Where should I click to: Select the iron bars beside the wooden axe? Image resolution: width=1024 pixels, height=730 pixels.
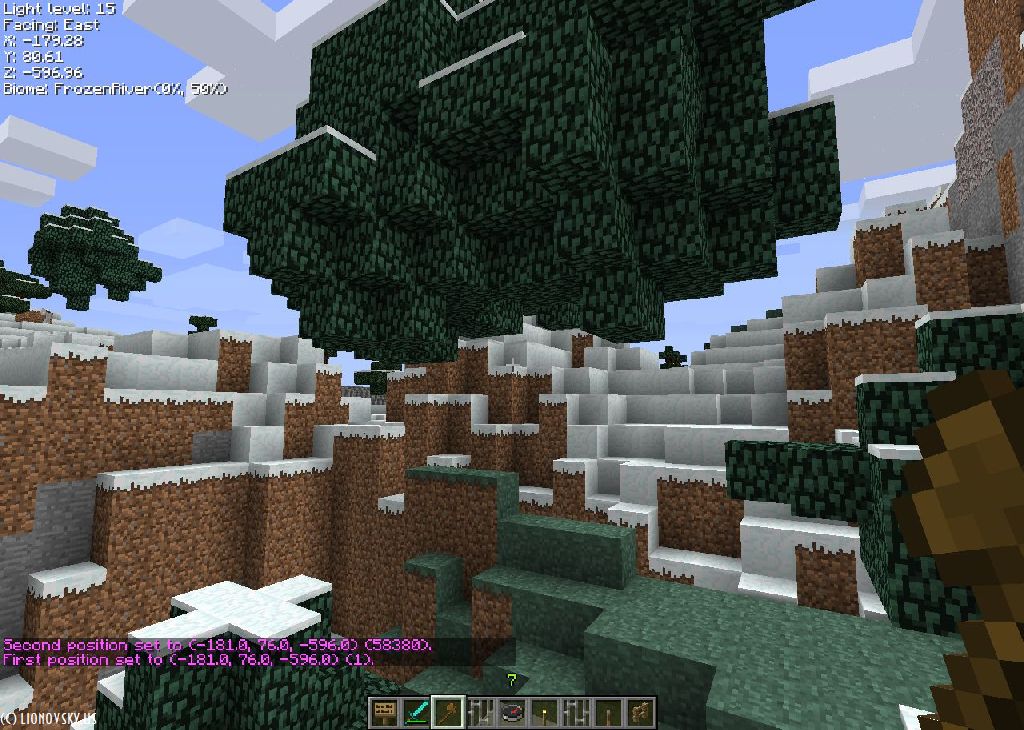point(481,713)
